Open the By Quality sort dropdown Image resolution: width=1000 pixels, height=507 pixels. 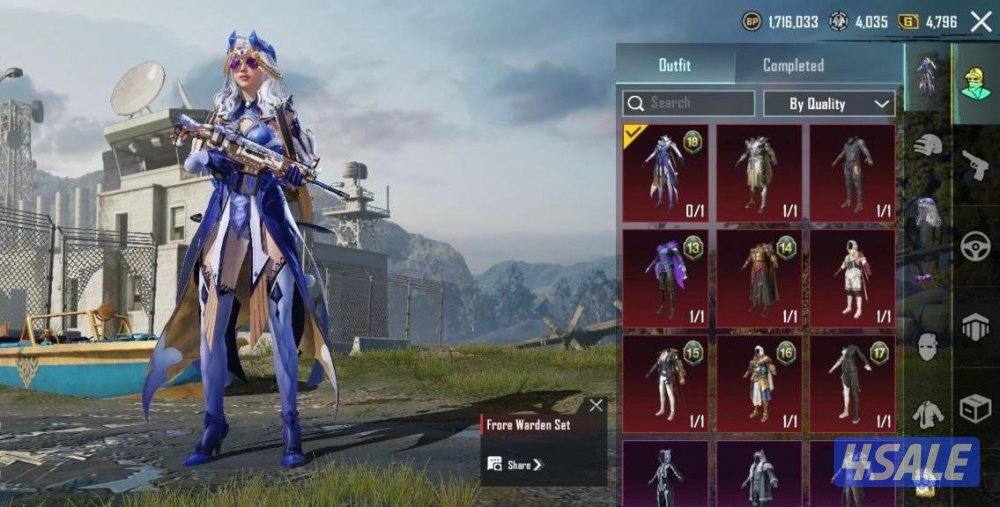(x=829, y=103)
